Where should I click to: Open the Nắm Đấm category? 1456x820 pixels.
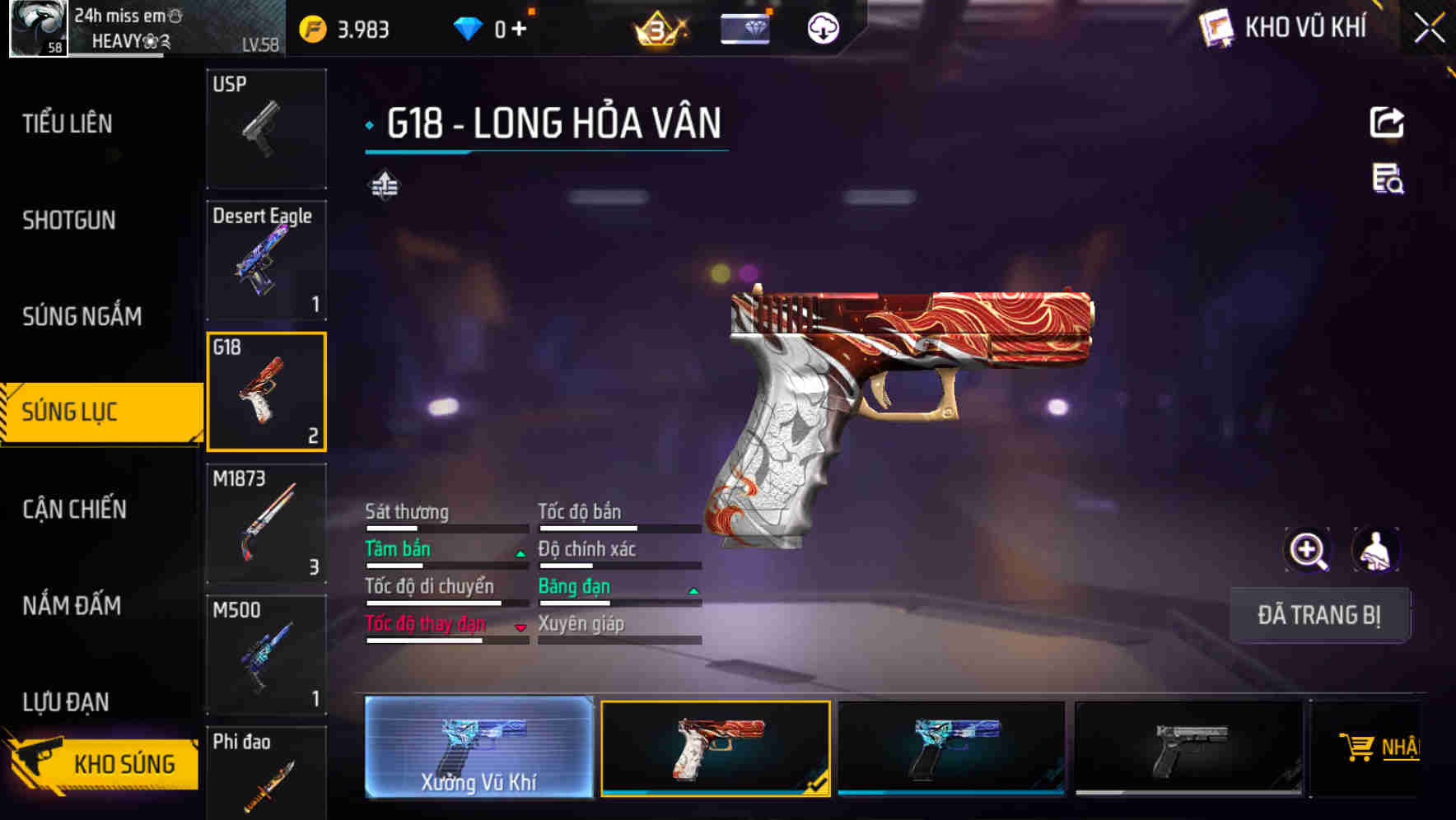[x=72, y=605]
